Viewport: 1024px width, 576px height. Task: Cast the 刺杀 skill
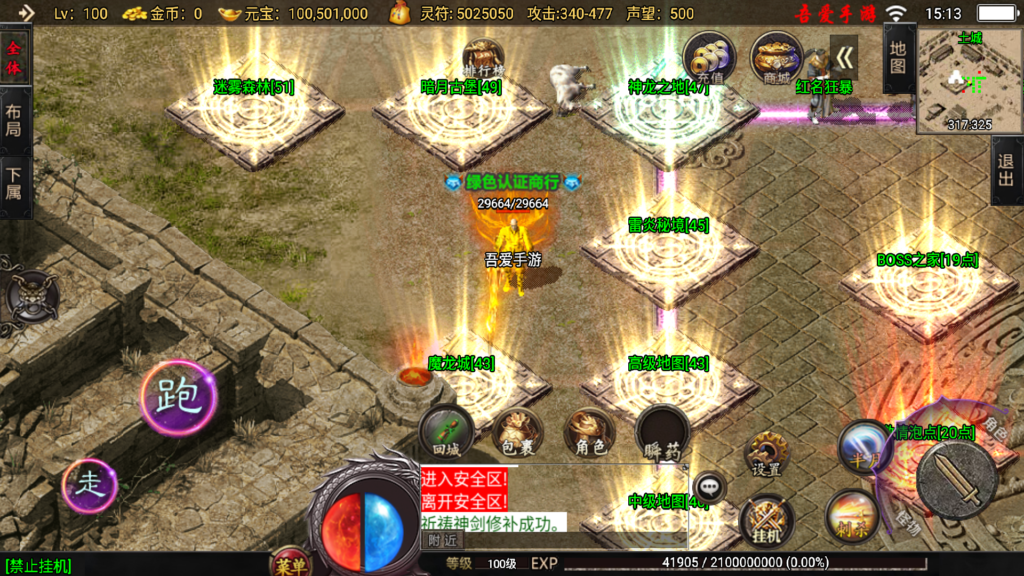coord(852,516)
